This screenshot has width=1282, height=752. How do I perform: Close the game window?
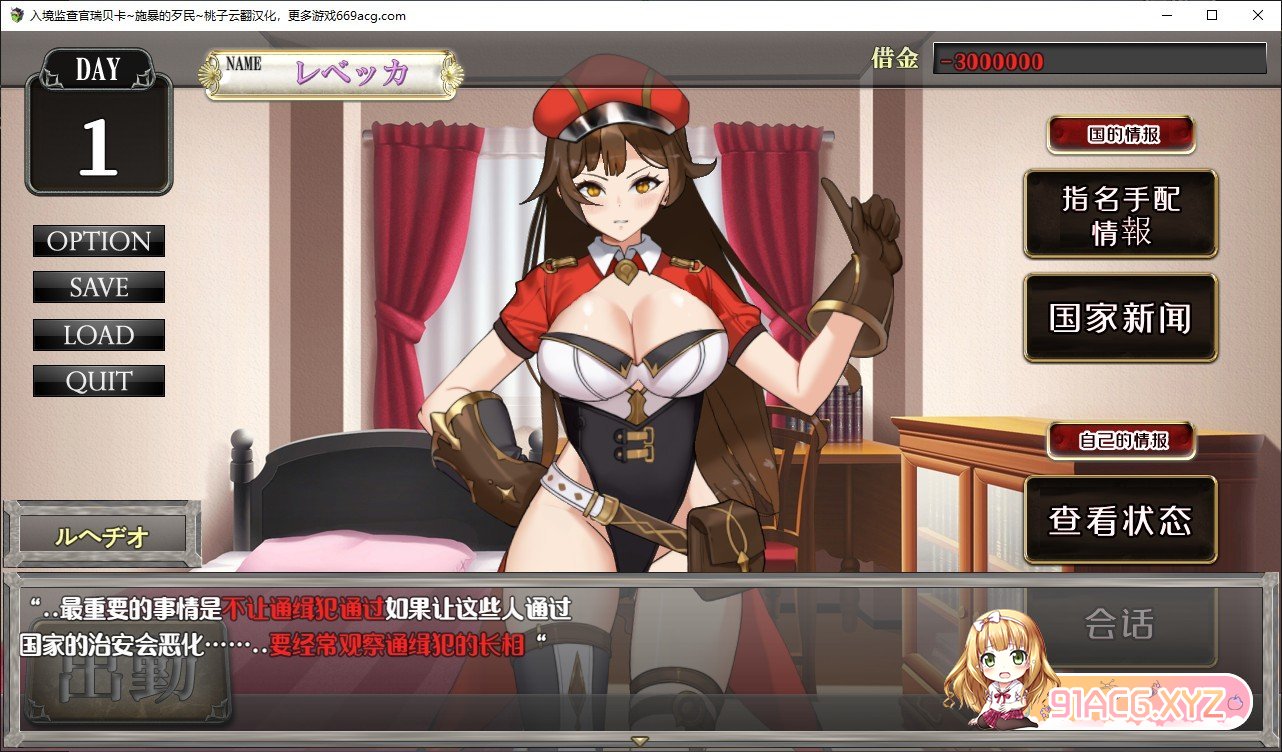(x=1257, y=15)
